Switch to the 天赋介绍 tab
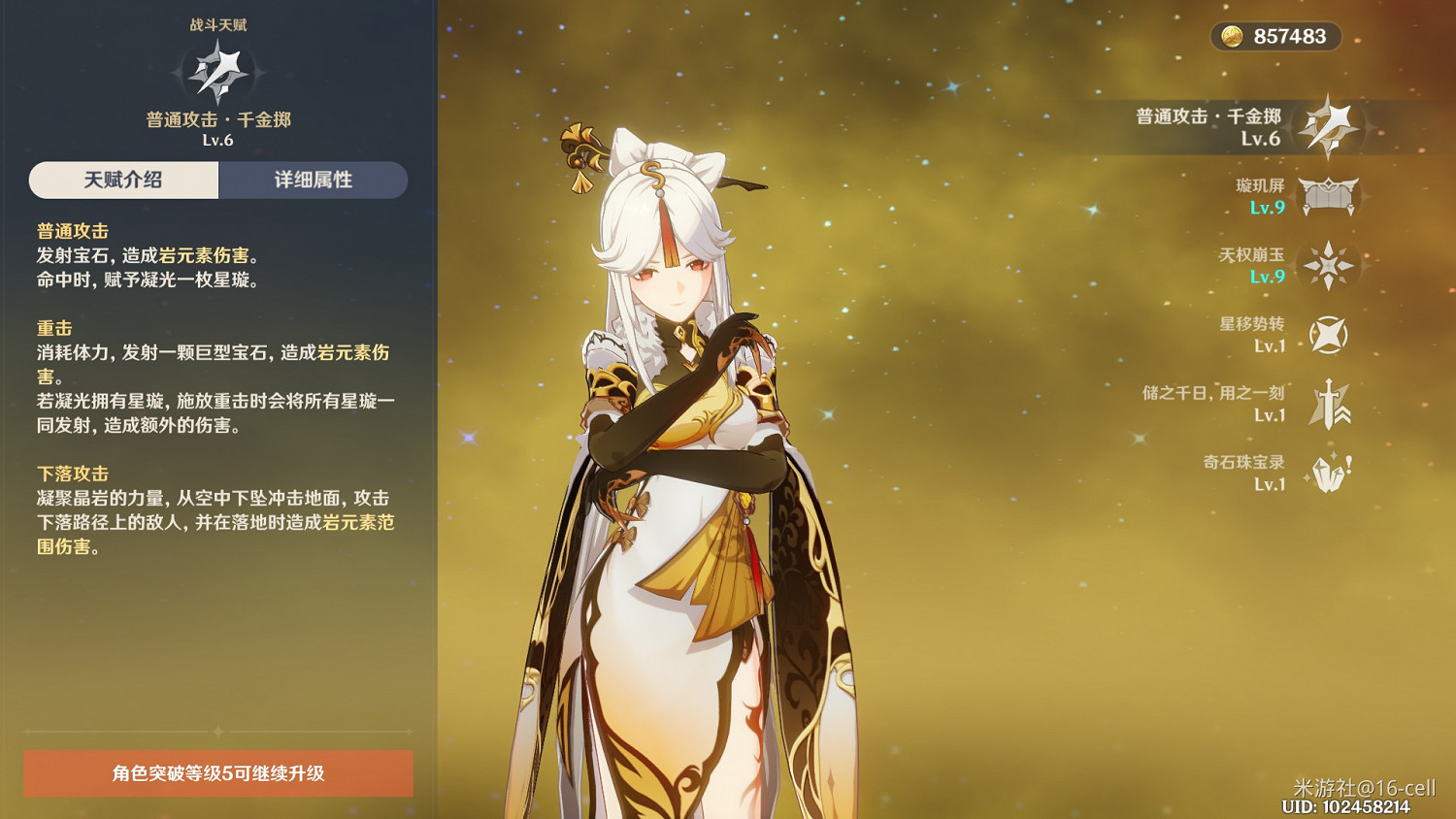 tap(124, 180)
